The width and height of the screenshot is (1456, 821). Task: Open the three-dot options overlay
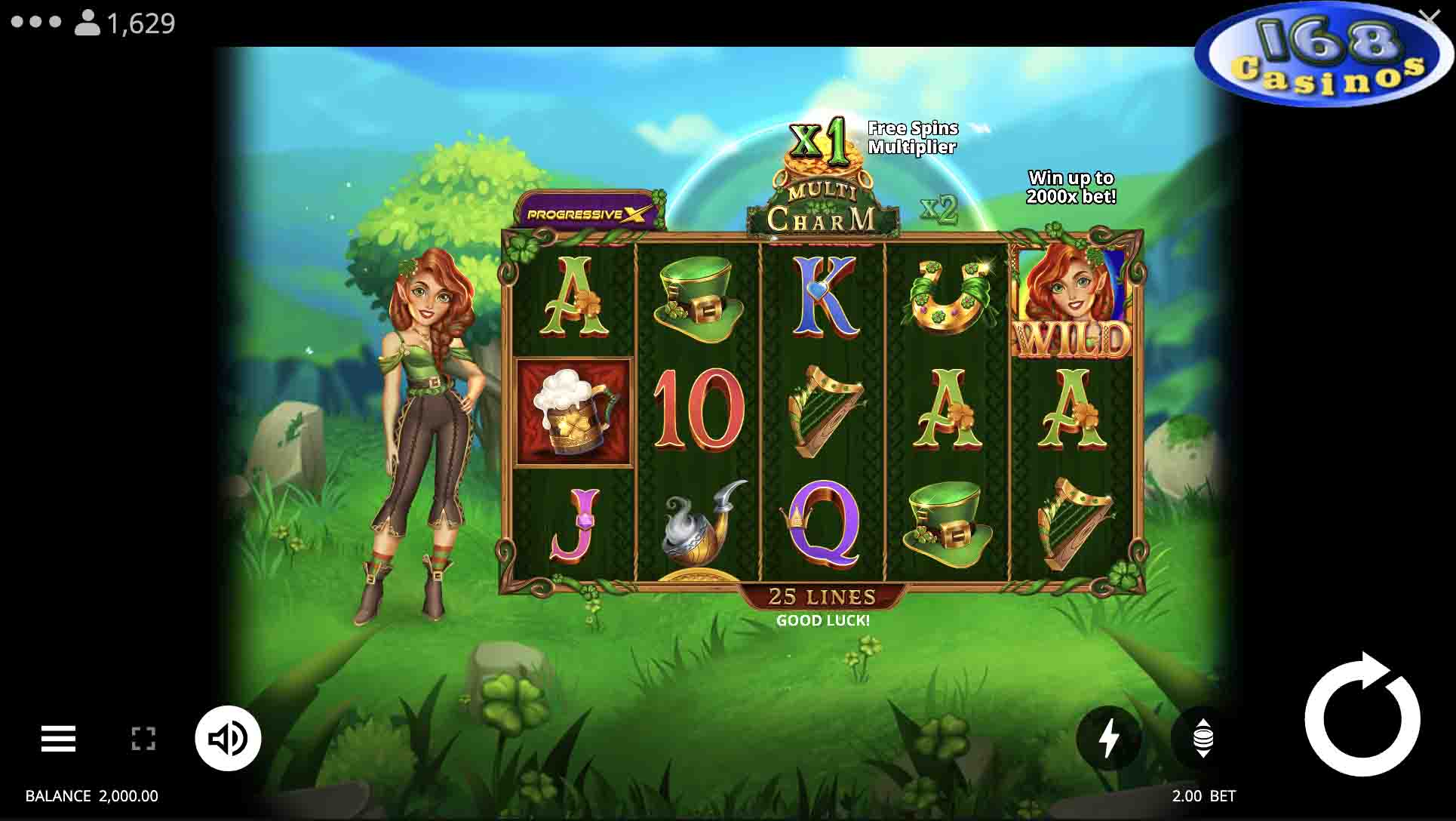pyautogui.click(x=36, y=22)
